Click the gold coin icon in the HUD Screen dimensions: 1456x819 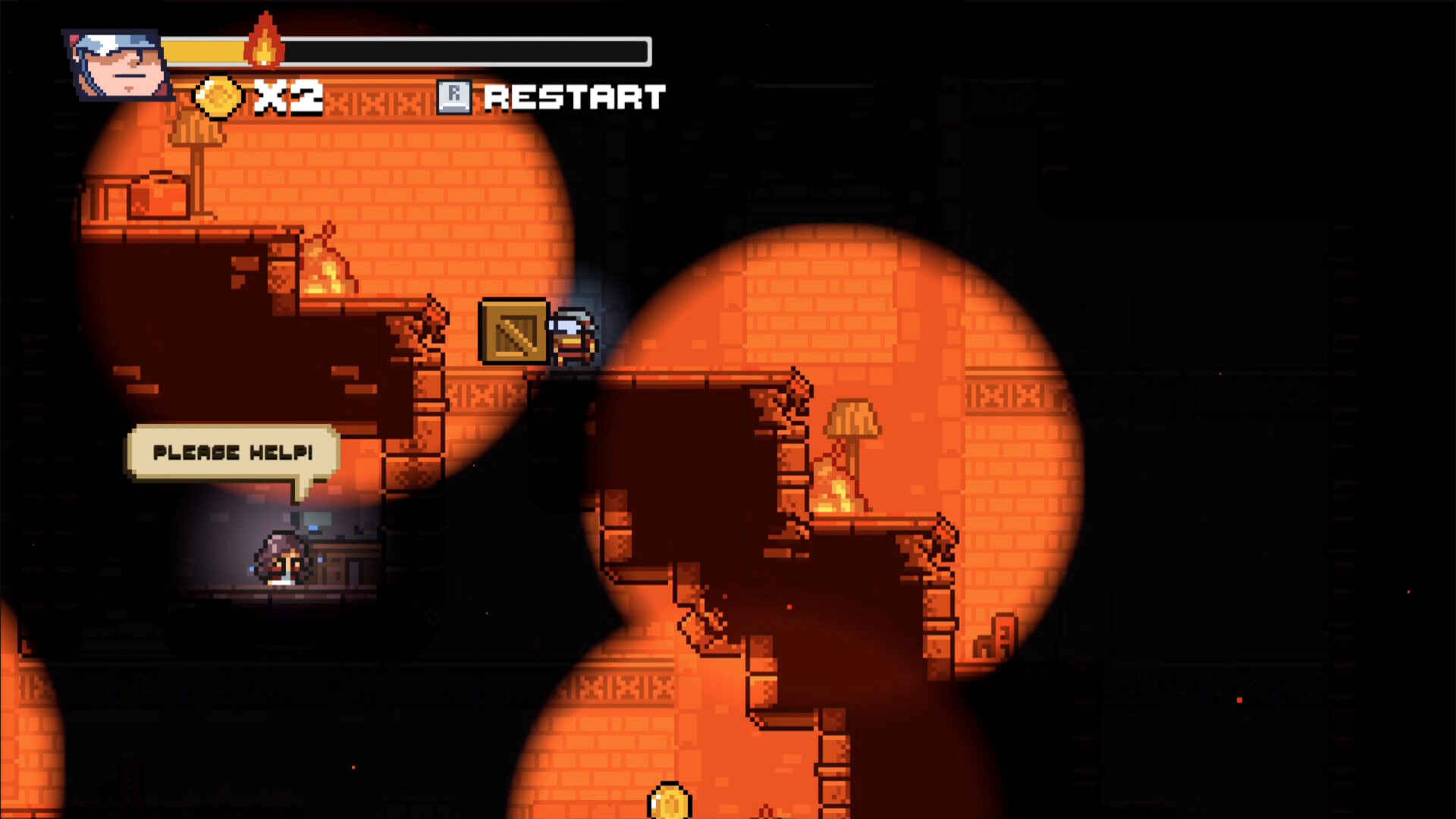(216, 97)
